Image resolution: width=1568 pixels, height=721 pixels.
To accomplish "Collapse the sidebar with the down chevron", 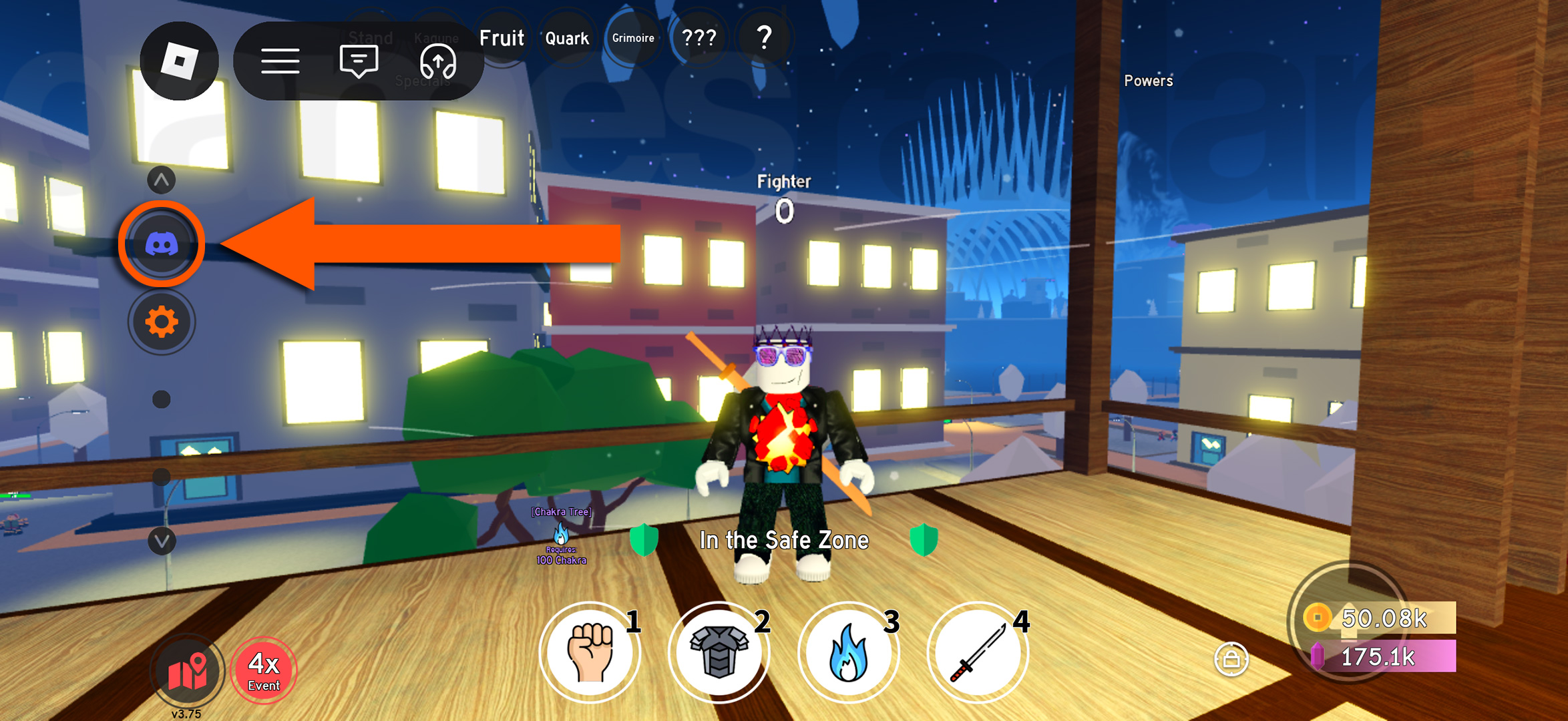I will click(160, 541).
